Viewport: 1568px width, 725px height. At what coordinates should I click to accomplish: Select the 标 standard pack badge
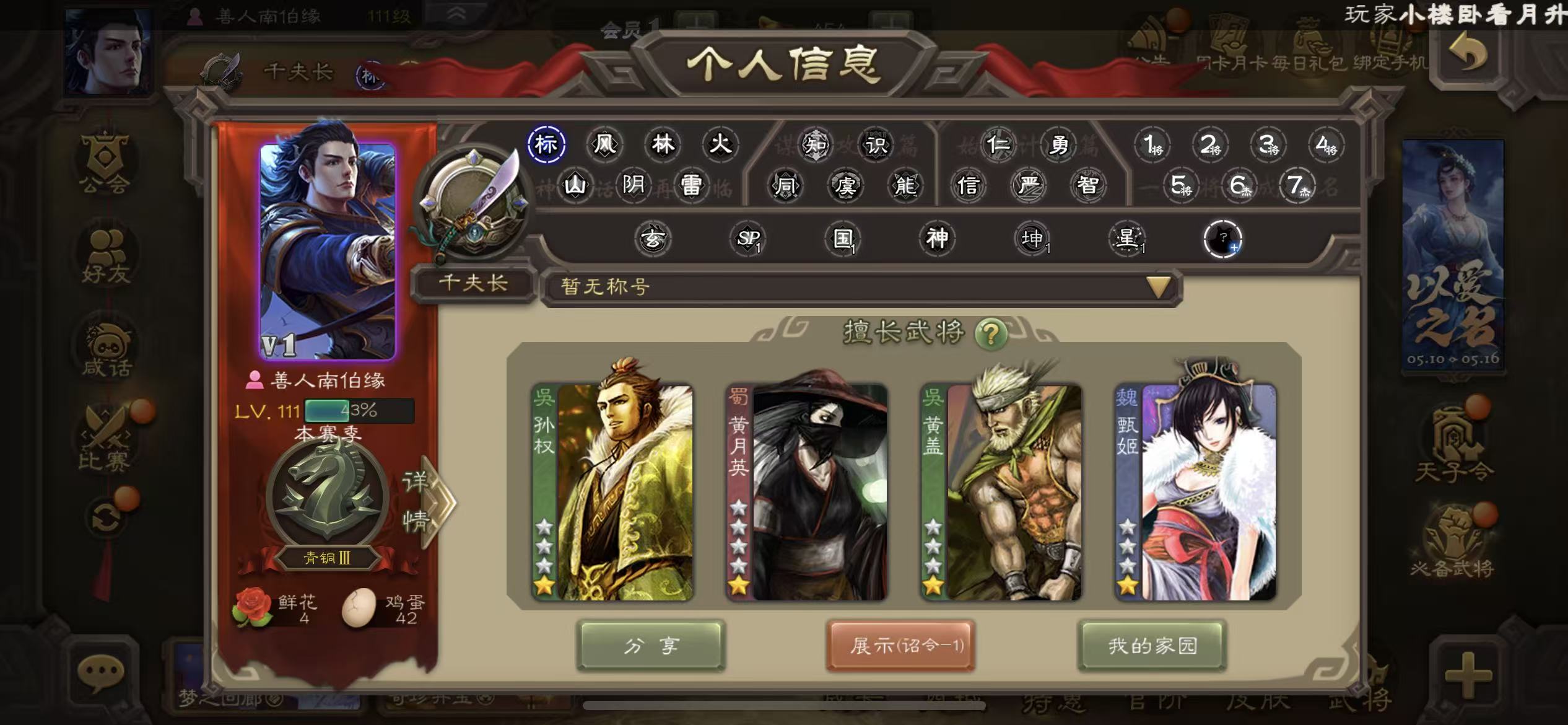tap(546, 144)
